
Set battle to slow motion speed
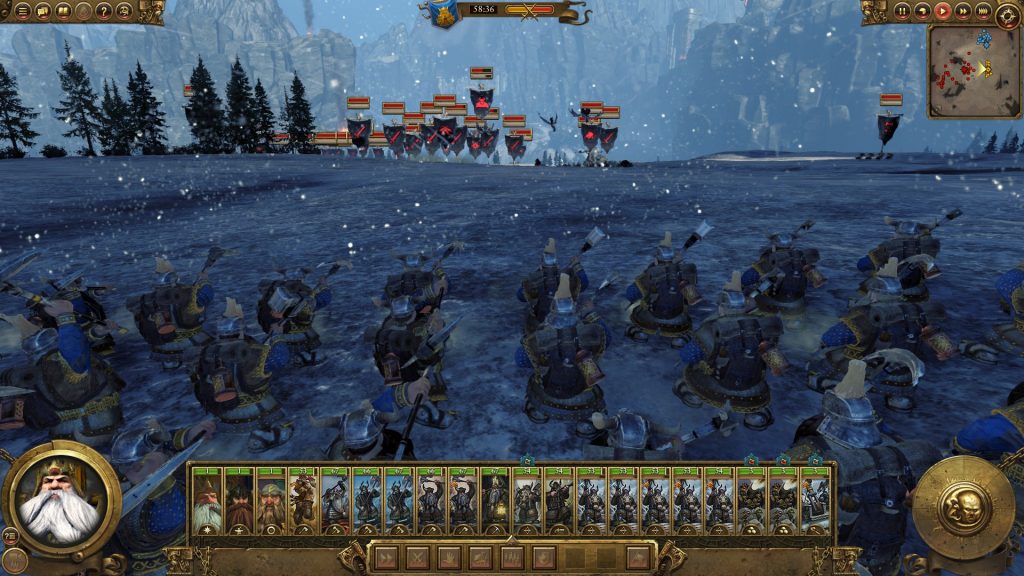point(922,11)
